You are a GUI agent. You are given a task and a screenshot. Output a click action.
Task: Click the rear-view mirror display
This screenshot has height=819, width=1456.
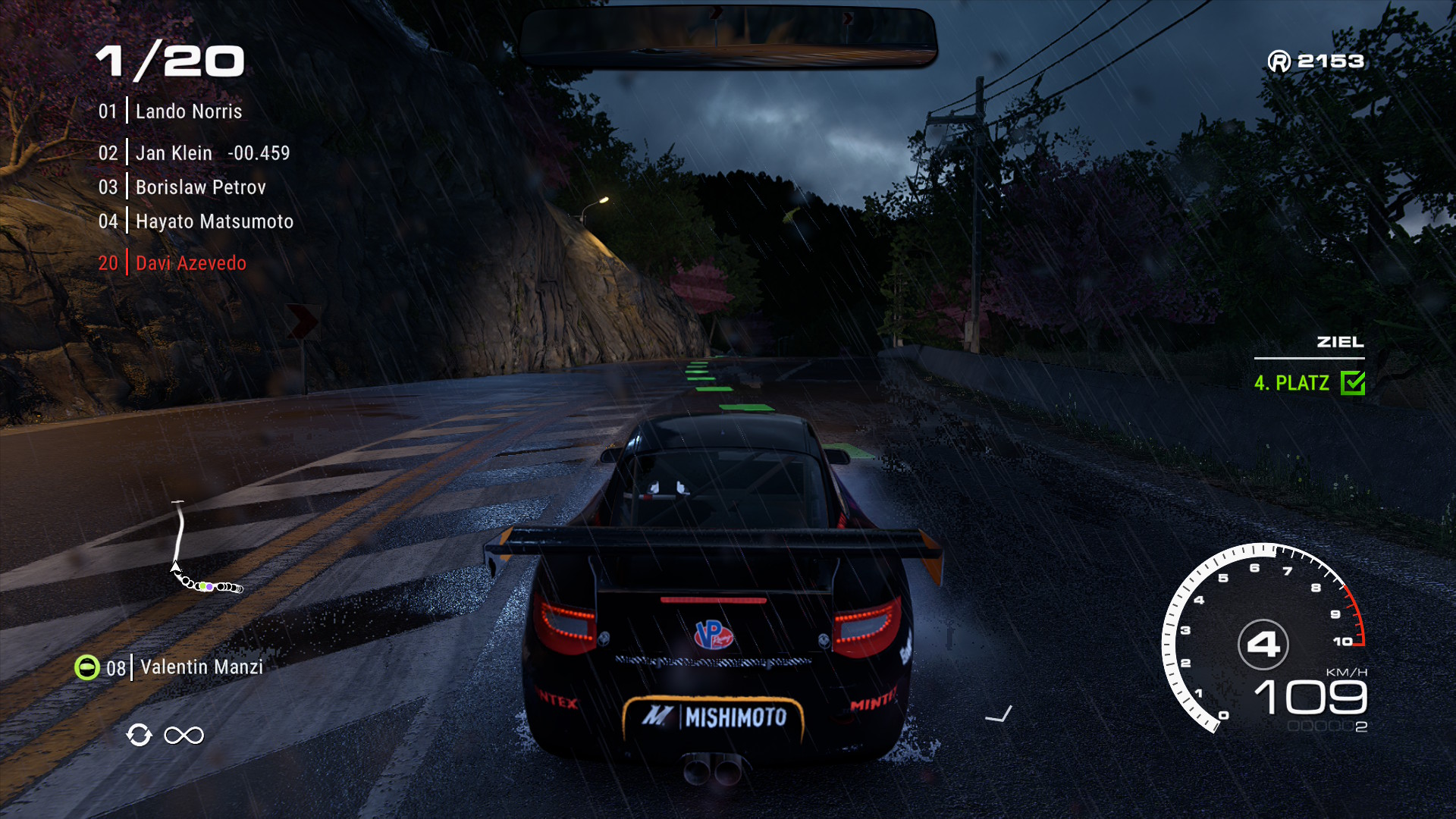[x=728, y=36]
